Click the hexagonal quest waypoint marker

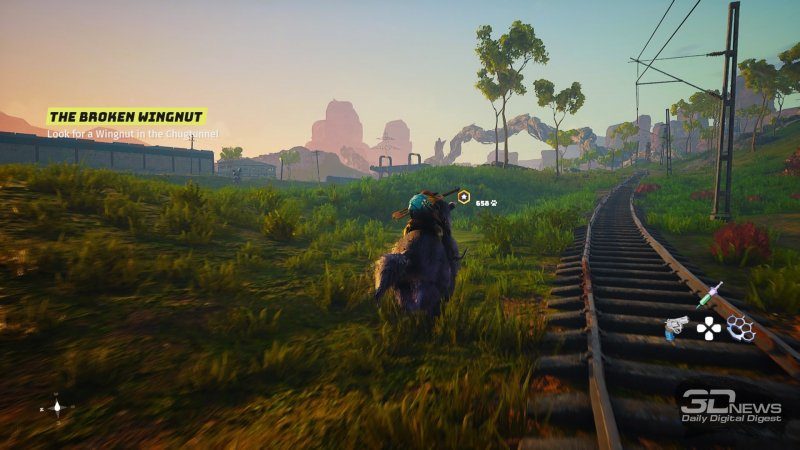[x=464, y=197]
